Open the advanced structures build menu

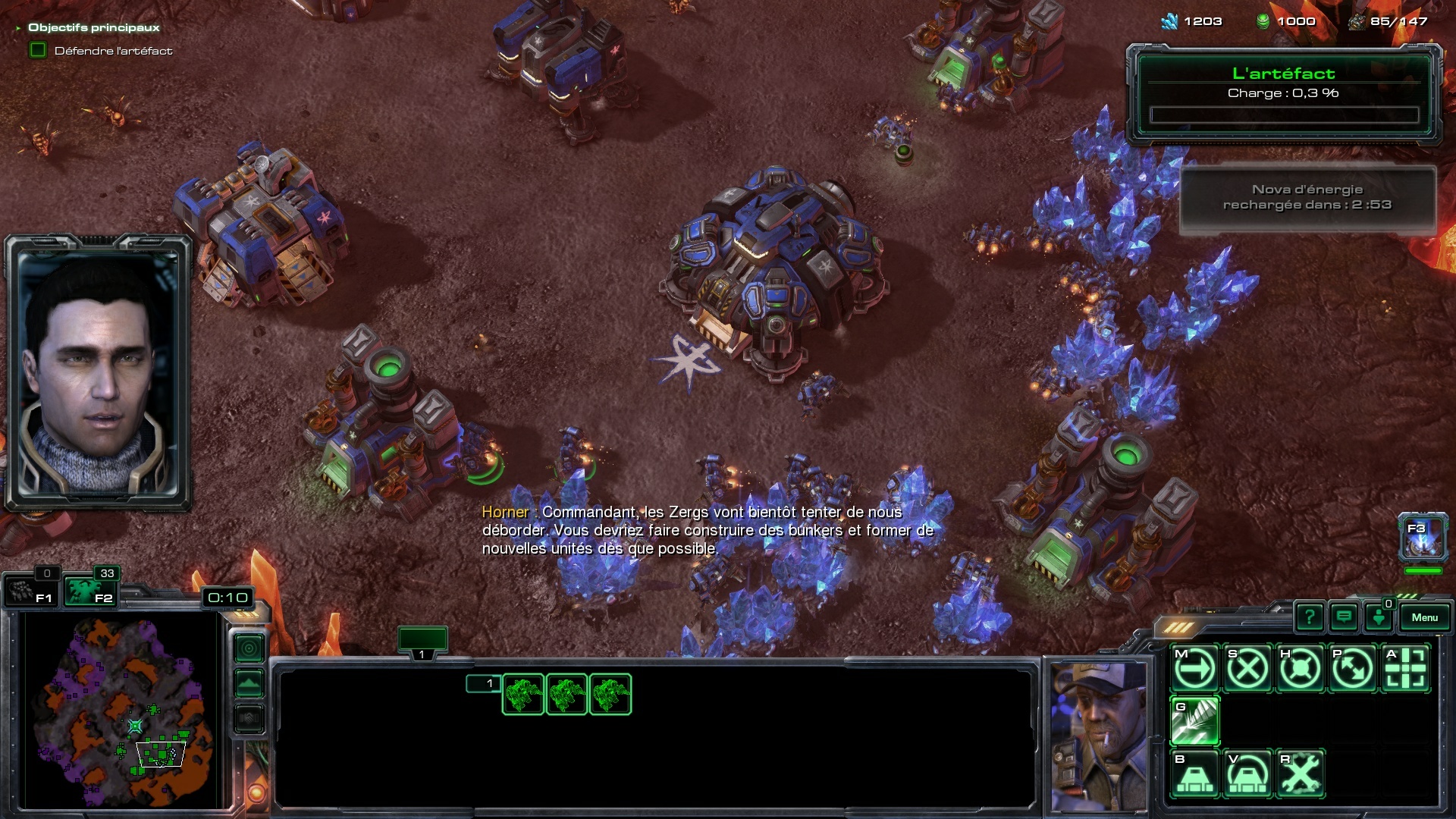click(x=1247, y=774)
